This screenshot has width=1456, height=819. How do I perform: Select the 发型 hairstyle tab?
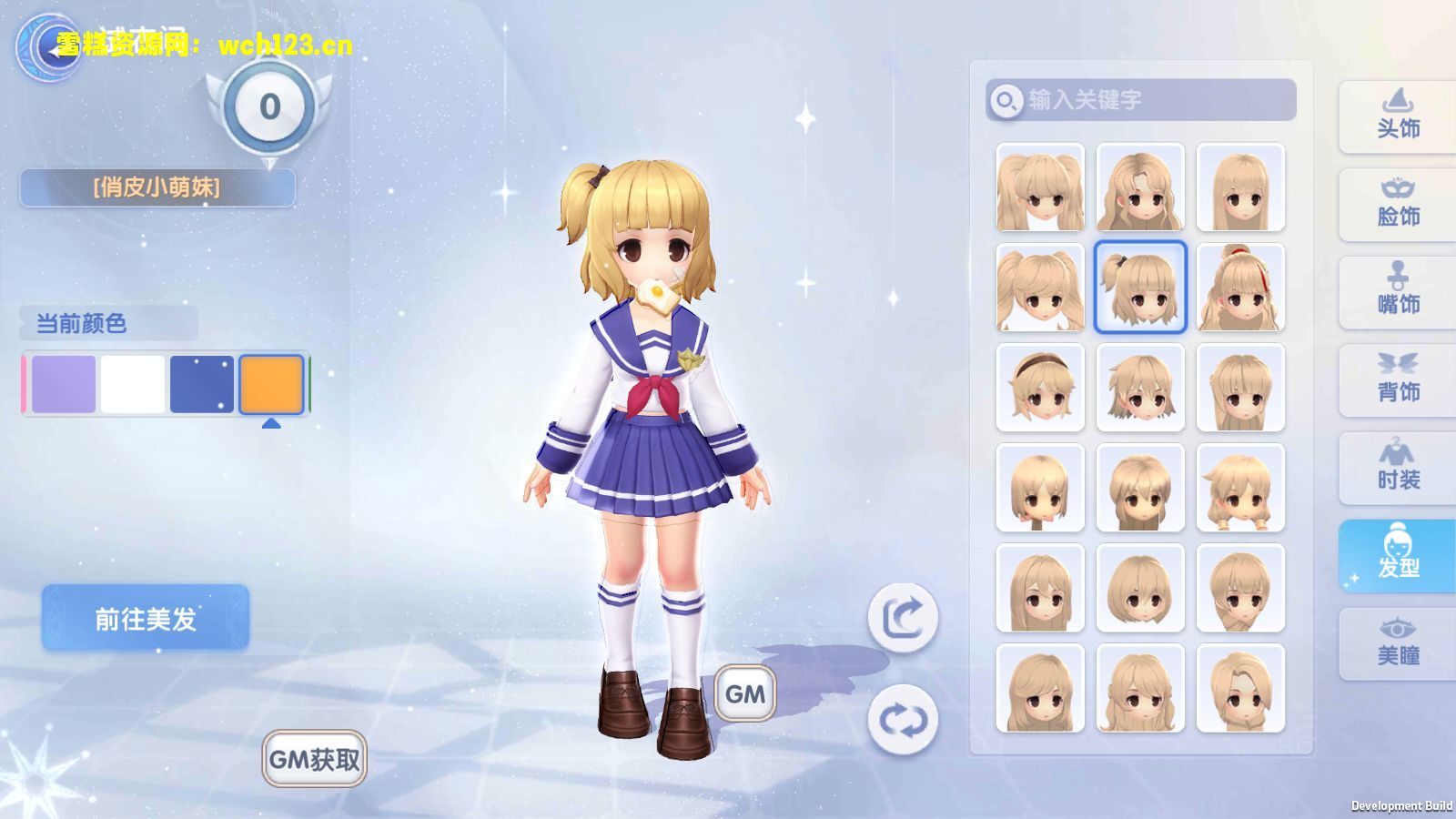(1398, 555)
